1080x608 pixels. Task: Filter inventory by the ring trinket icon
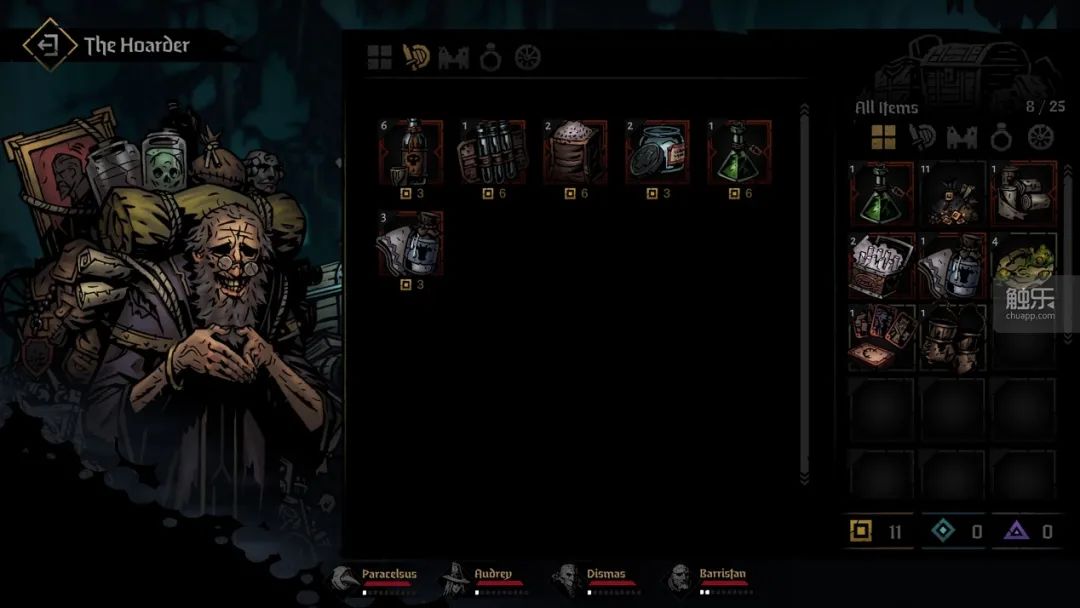[1002, 137]
